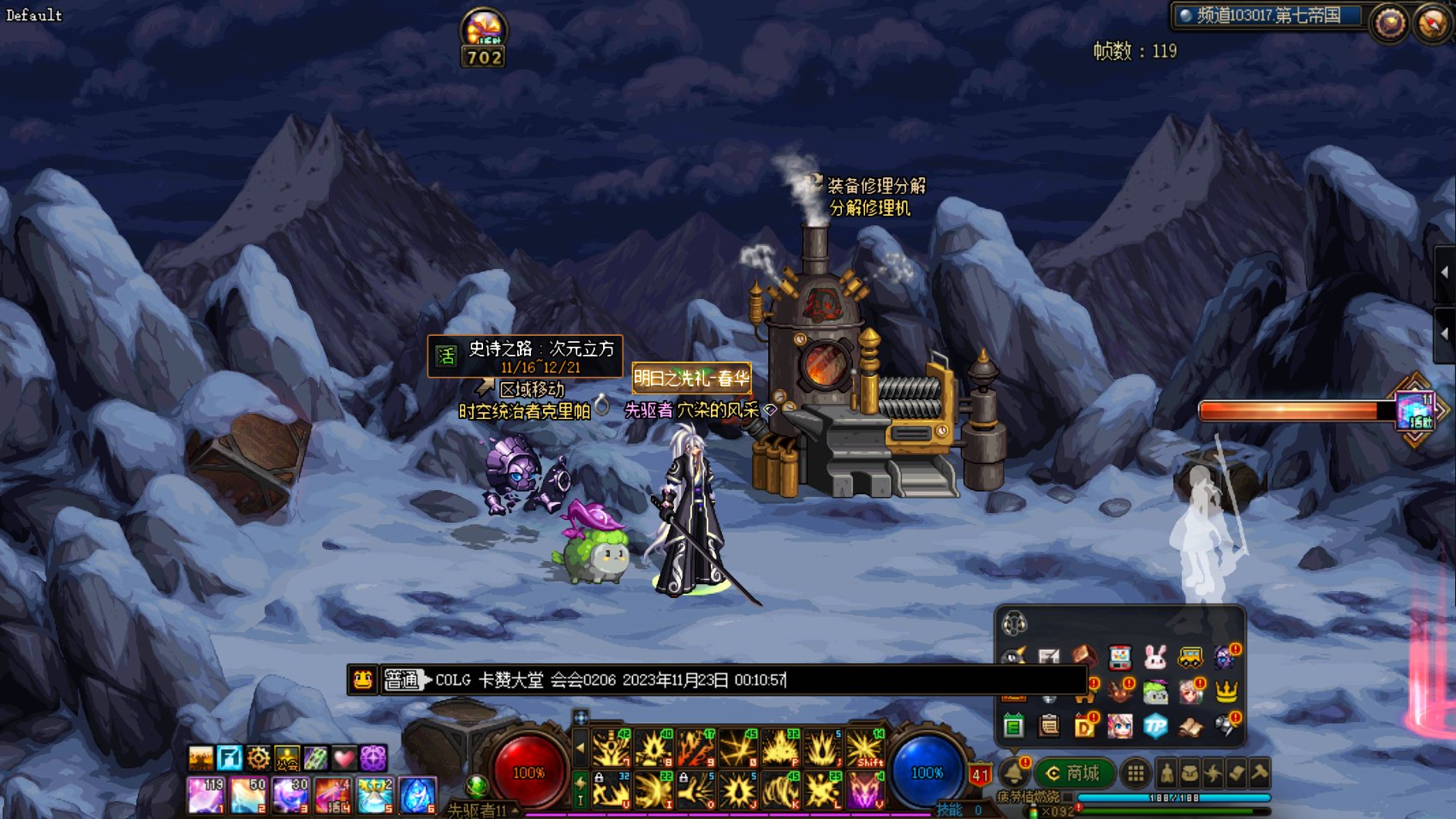The height and width of the screenshot is (819, 1456).
Task: Open the gold crown icon
Action: (1226, 691)
